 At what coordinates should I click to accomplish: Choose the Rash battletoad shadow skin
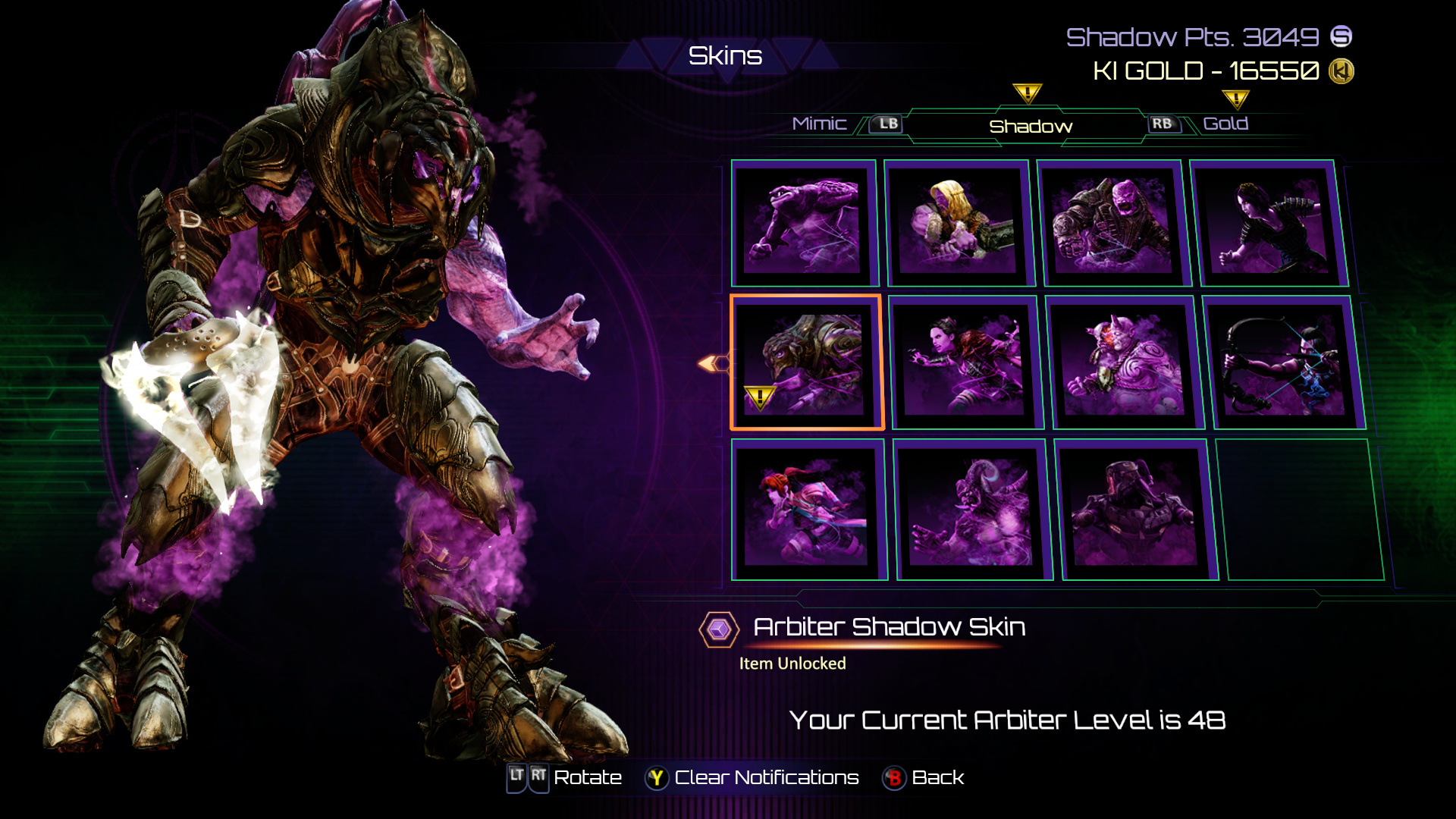click(x=804, y=222)
